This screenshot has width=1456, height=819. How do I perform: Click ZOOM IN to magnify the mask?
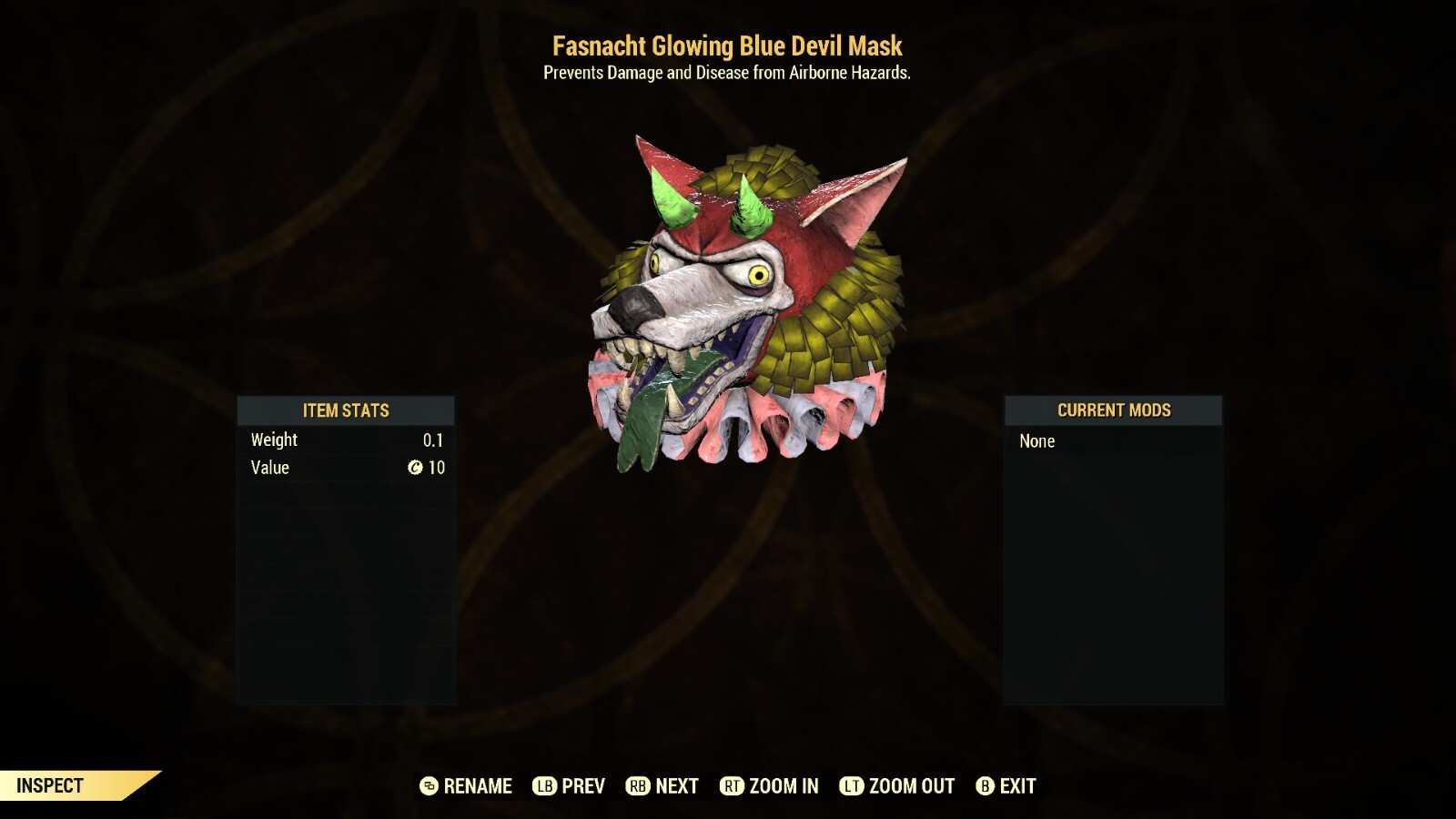coord(783,785)
